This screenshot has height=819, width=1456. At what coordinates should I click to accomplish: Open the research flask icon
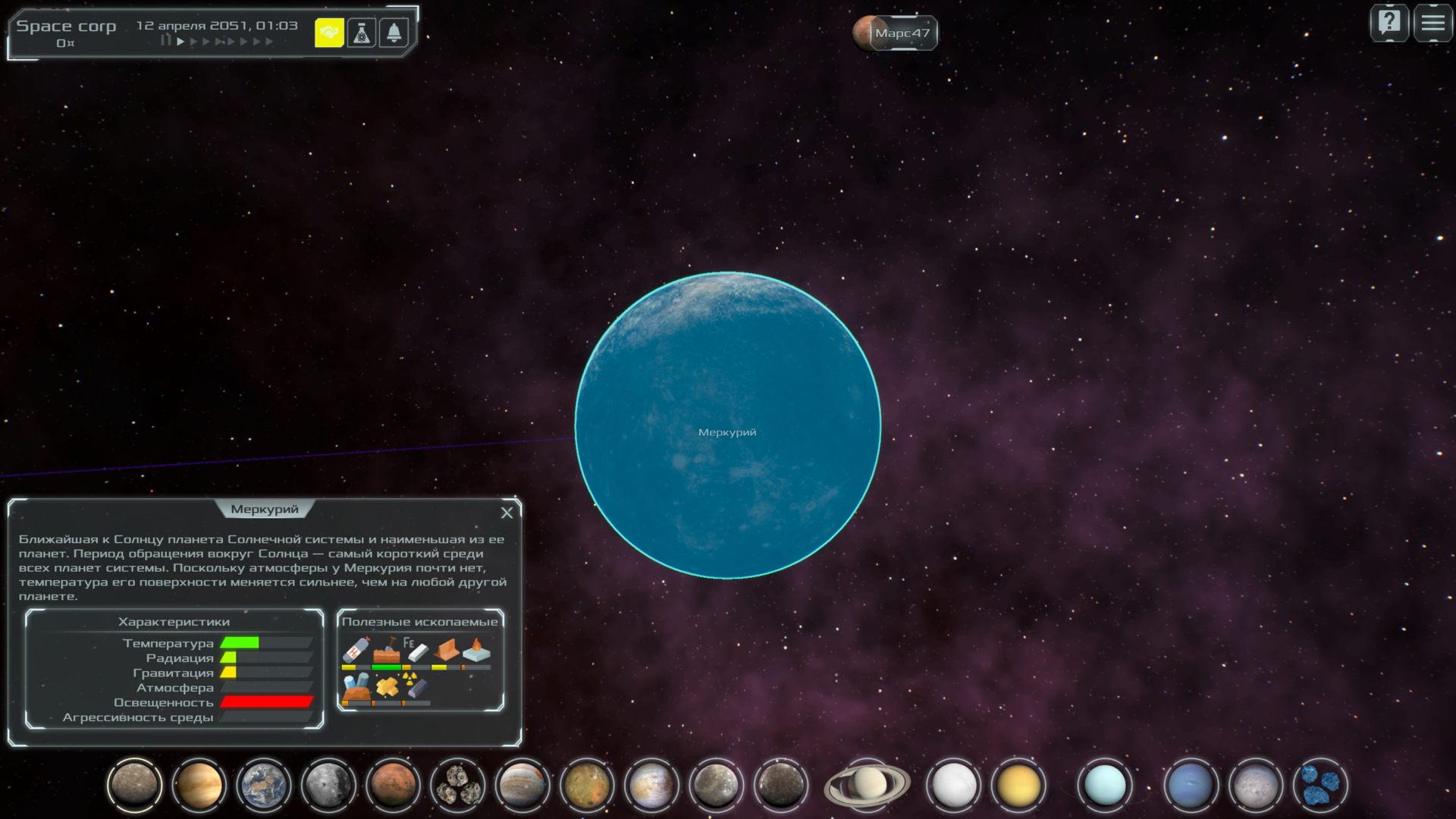[x=362, y=33]
